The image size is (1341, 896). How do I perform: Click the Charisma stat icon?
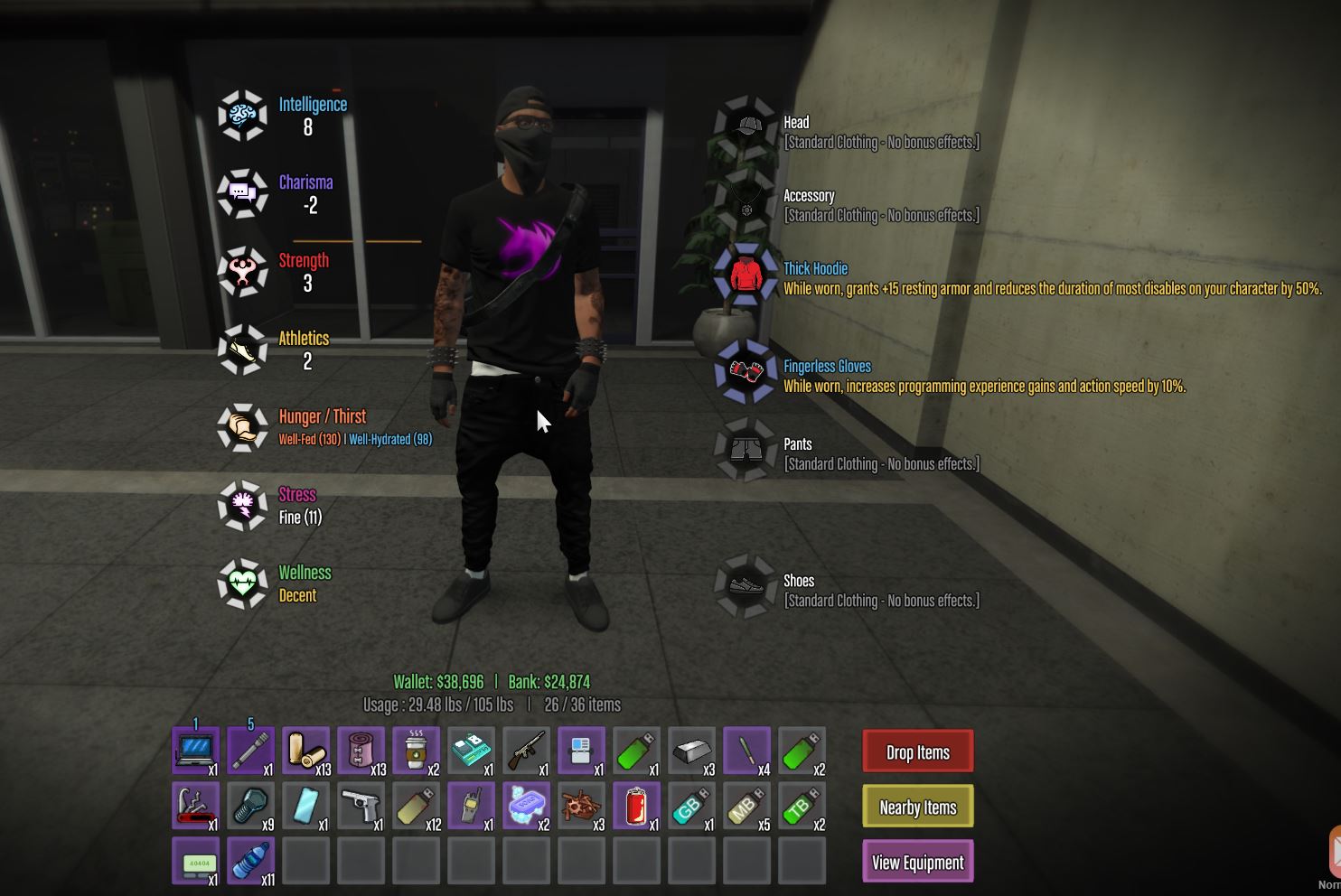[241, 193]
